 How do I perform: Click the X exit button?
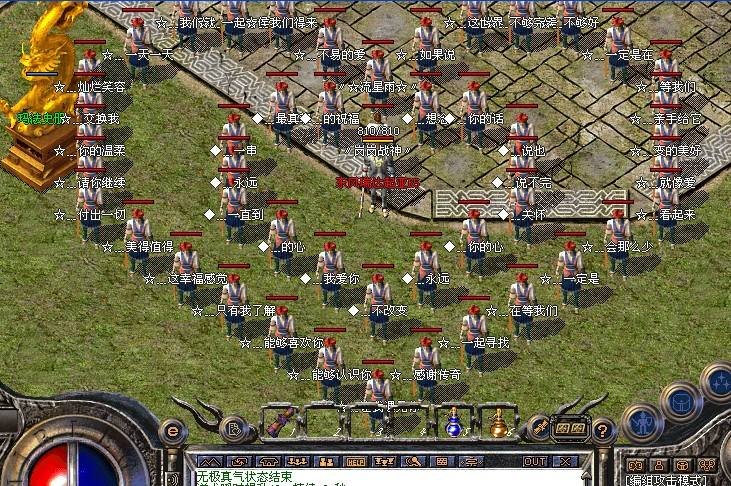point(567,462)
